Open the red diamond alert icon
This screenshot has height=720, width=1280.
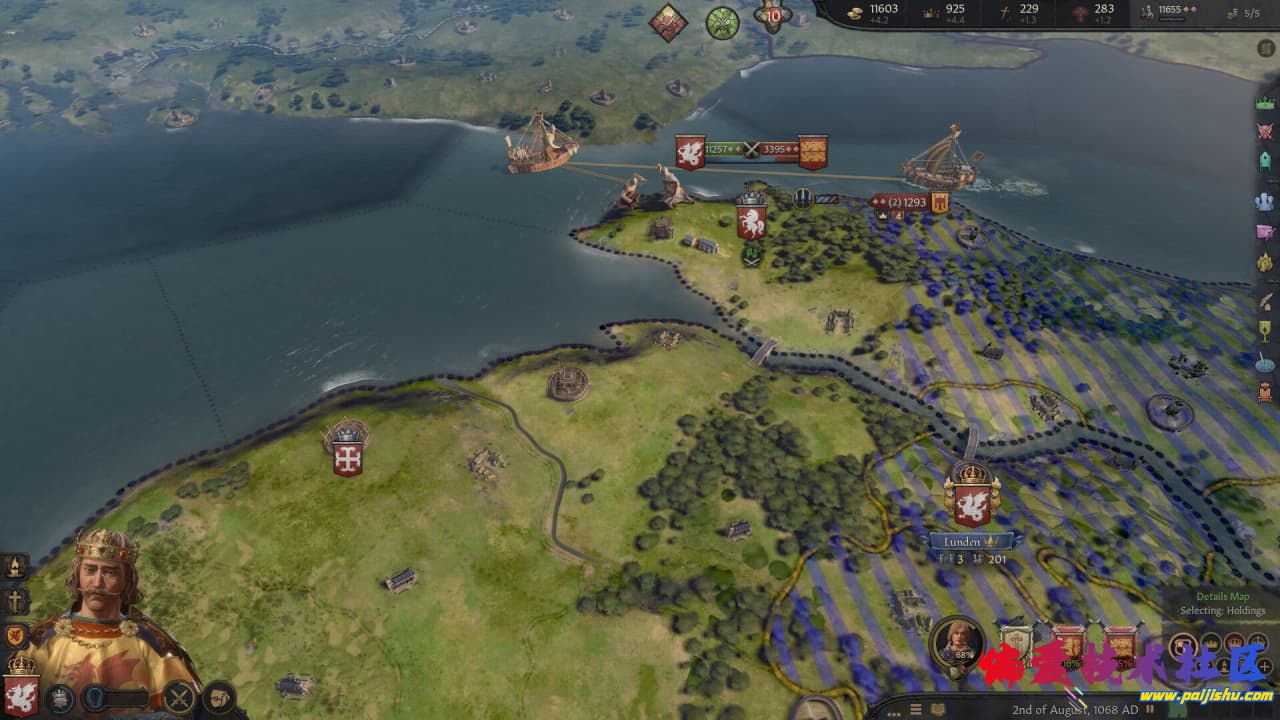tap(668, 22)
